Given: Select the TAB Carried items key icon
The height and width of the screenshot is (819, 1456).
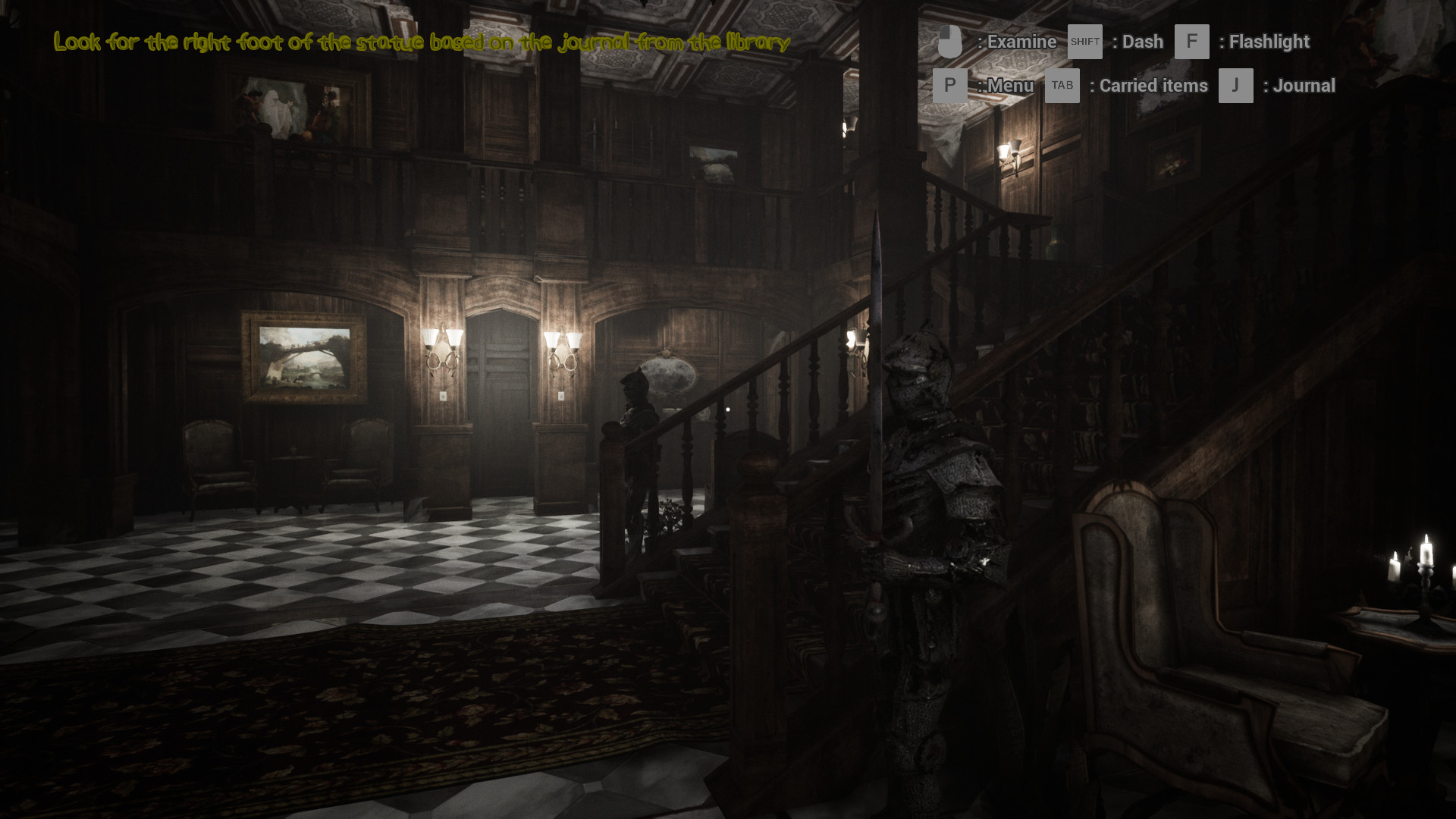Looking at the screenshot, I should click(1062, 85).
